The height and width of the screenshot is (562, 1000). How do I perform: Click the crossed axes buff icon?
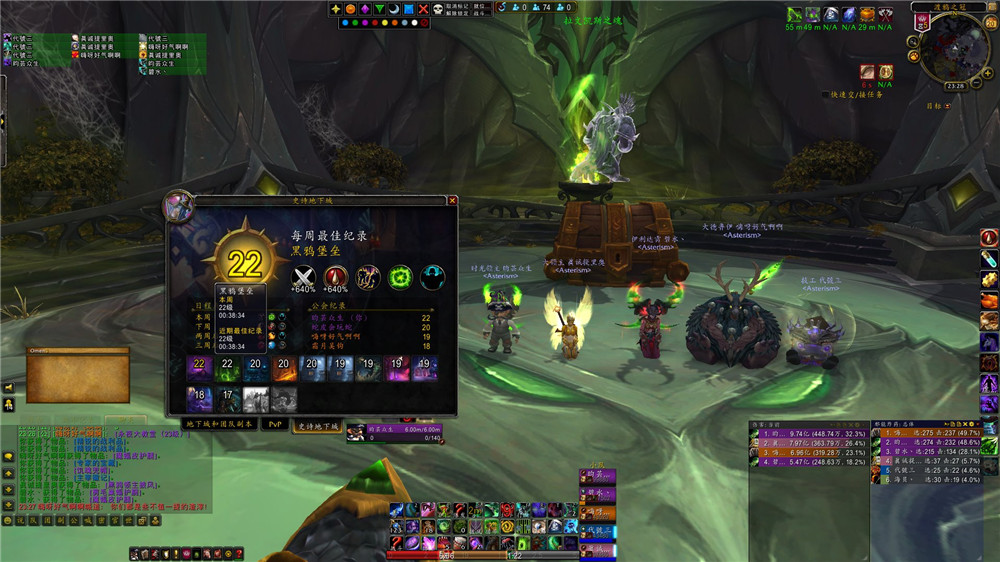[x=884, y=14]
